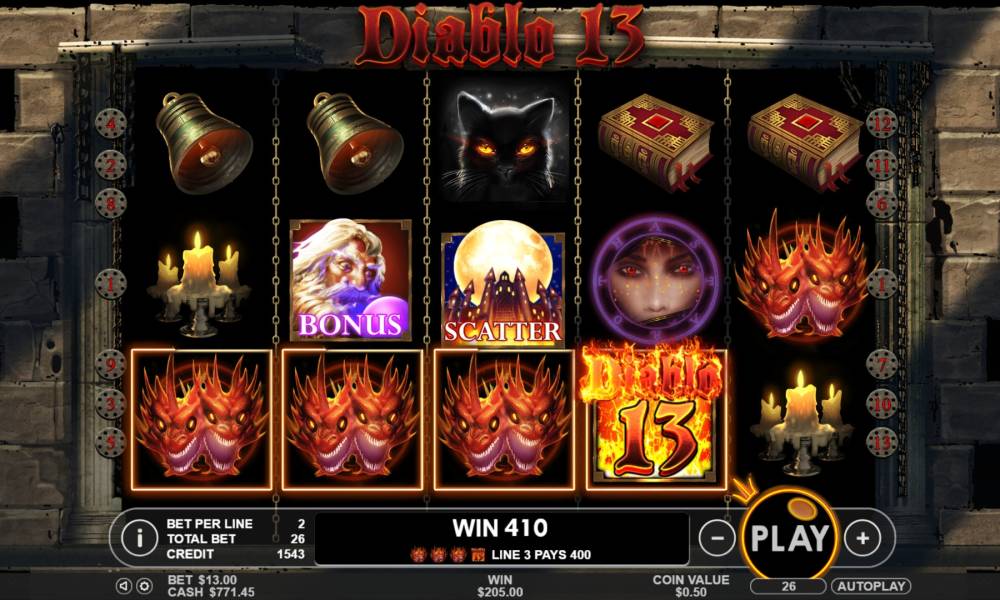The image size is (1000, 600).
Task: Choose payline marker 7
Action: 881,364
